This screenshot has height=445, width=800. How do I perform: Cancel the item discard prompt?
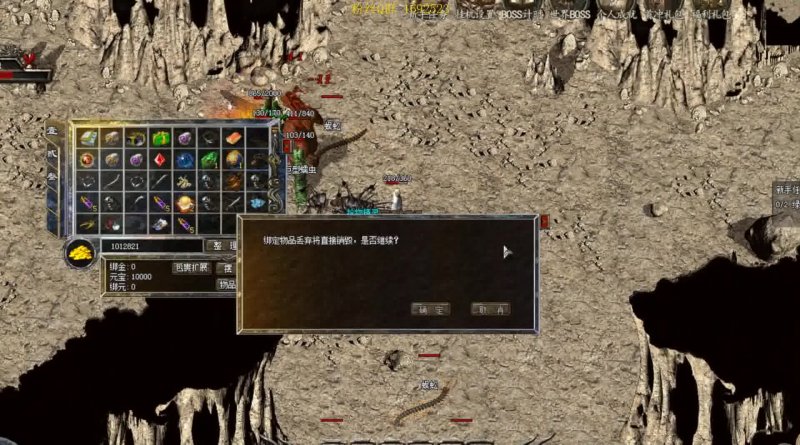[x=490, y=310]
